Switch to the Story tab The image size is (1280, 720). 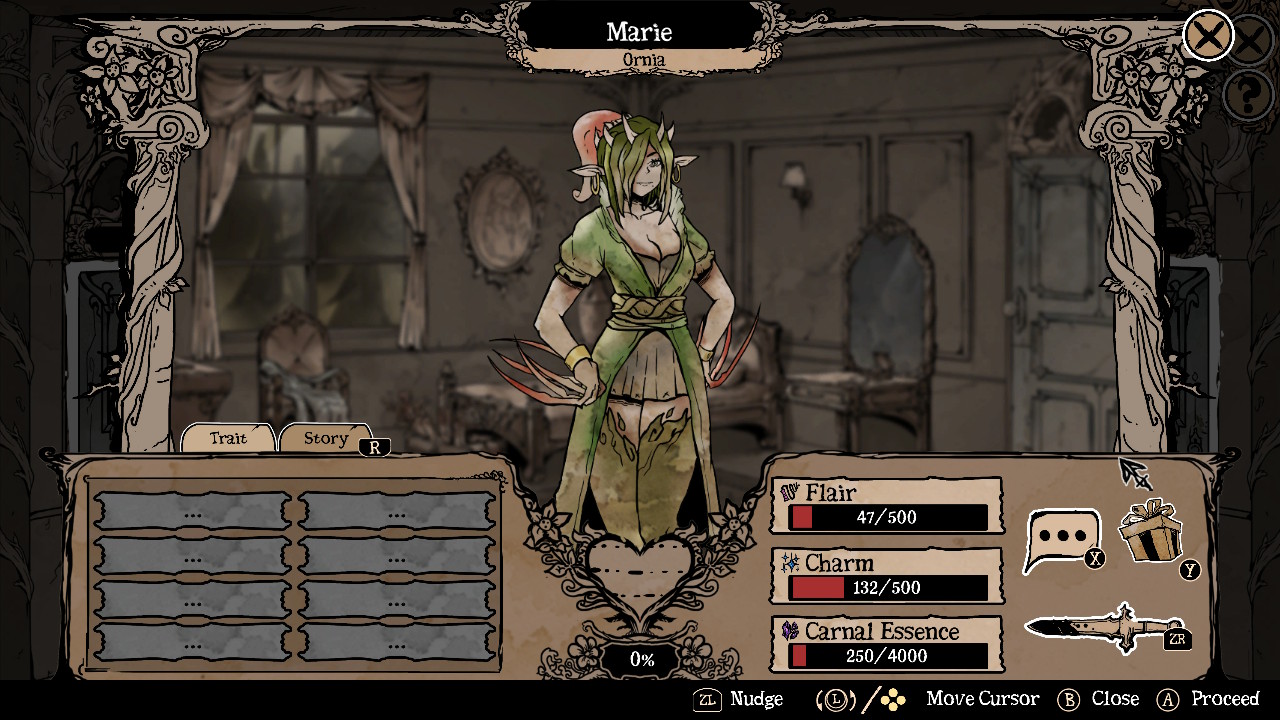325,438
